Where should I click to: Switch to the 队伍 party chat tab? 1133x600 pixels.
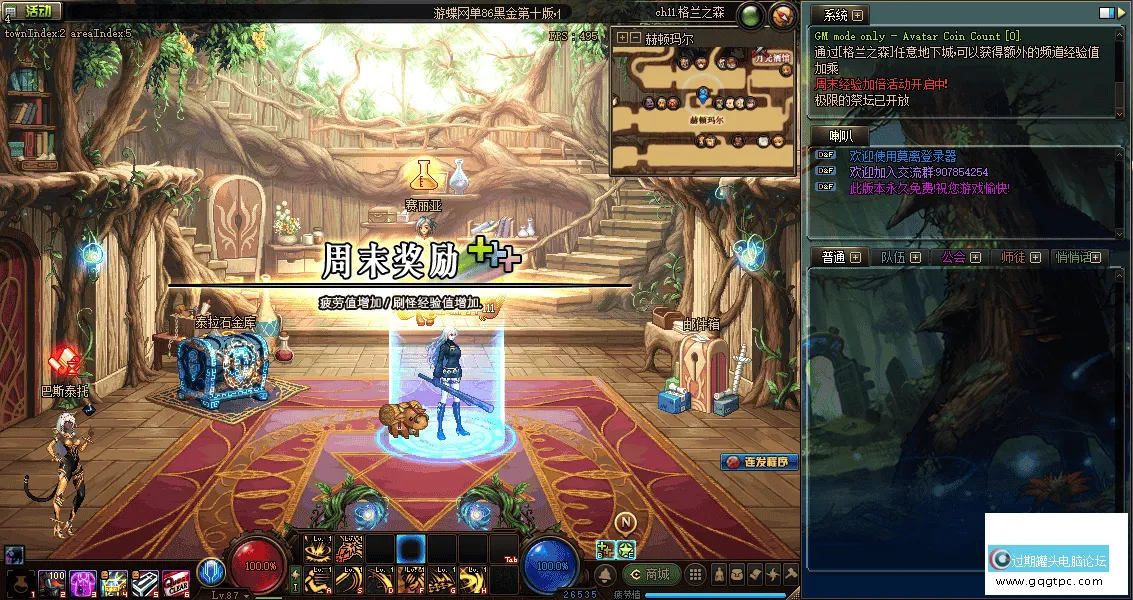click(893, 257)
